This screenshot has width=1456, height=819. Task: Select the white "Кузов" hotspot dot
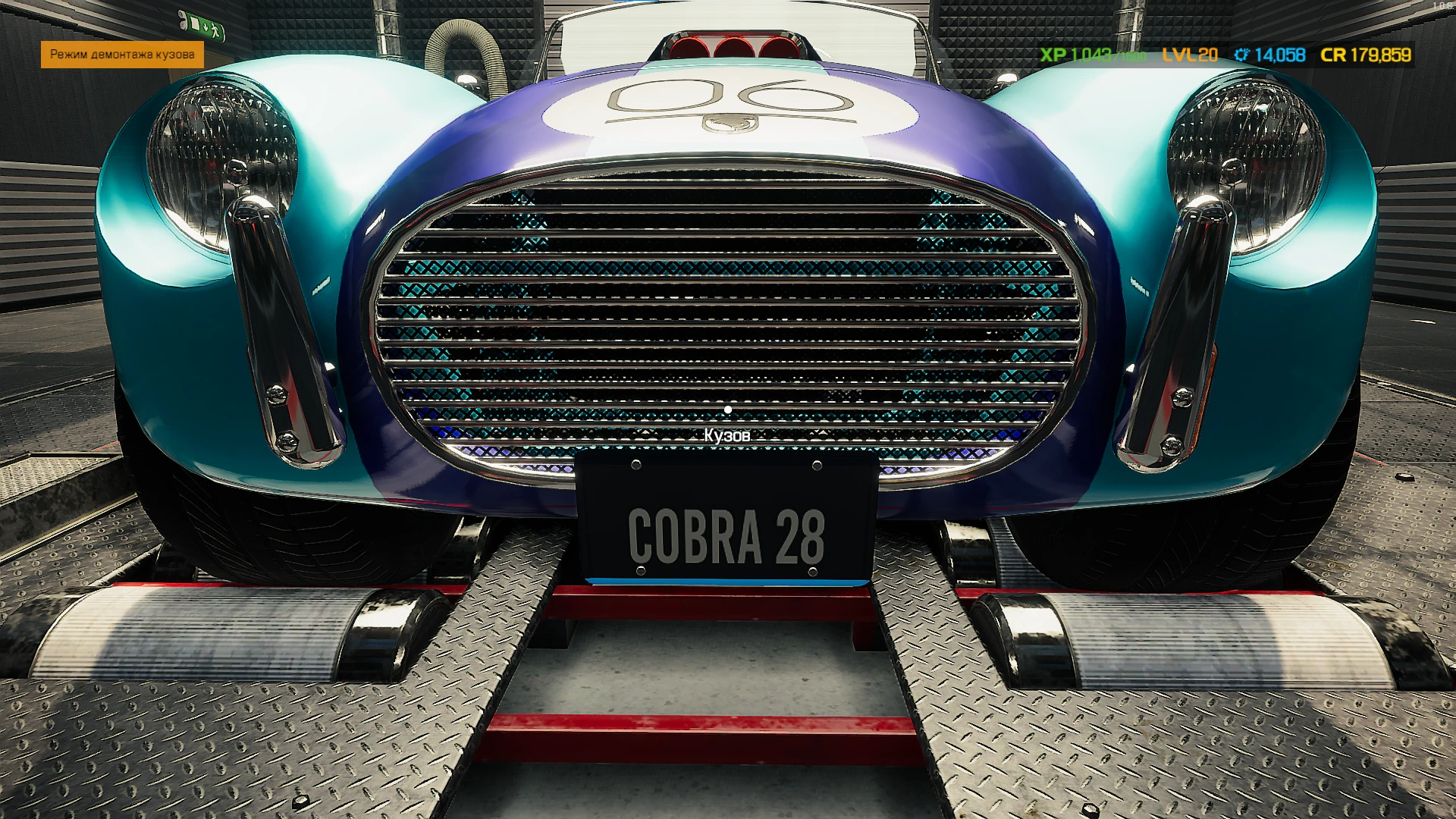tap(729, 408)
